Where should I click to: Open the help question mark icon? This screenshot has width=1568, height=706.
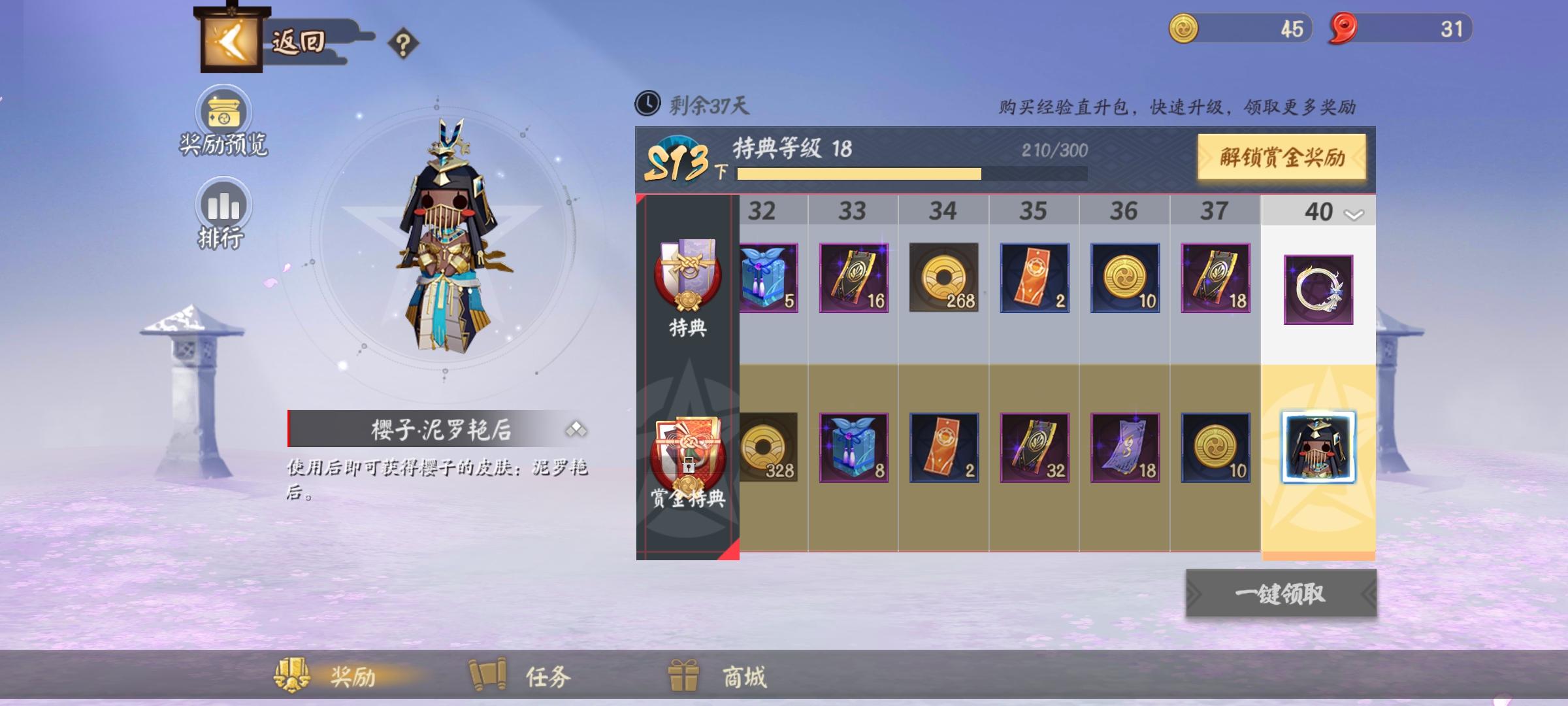tap(404, 44)
